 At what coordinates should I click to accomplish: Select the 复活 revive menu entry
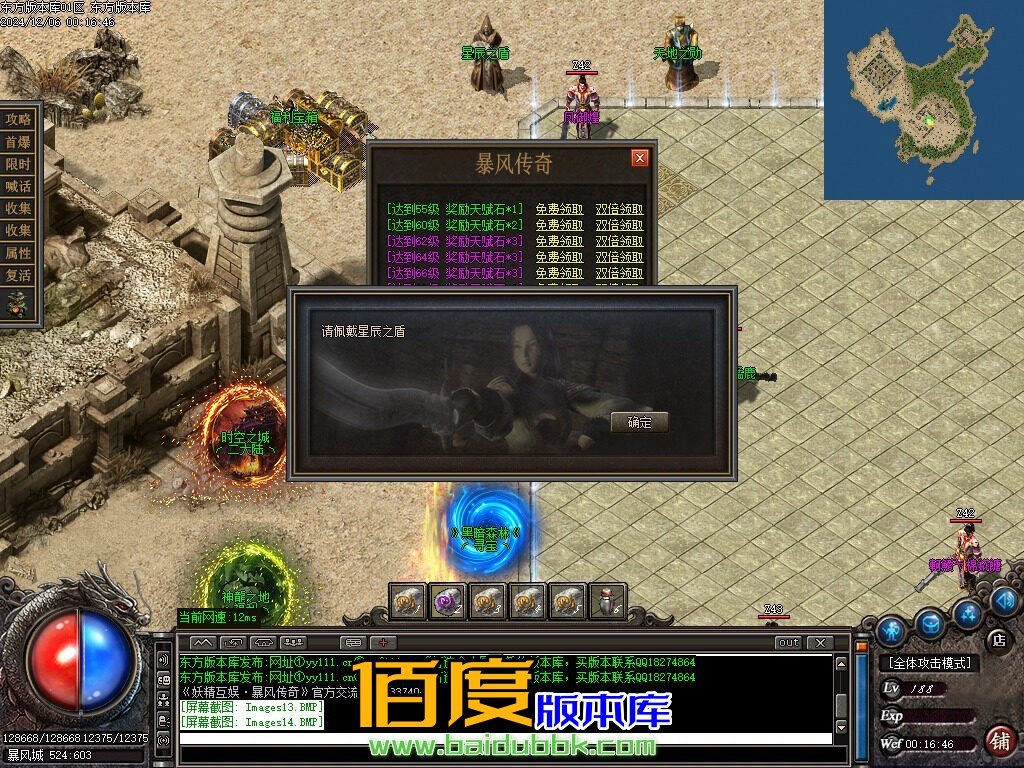(19, 275)
